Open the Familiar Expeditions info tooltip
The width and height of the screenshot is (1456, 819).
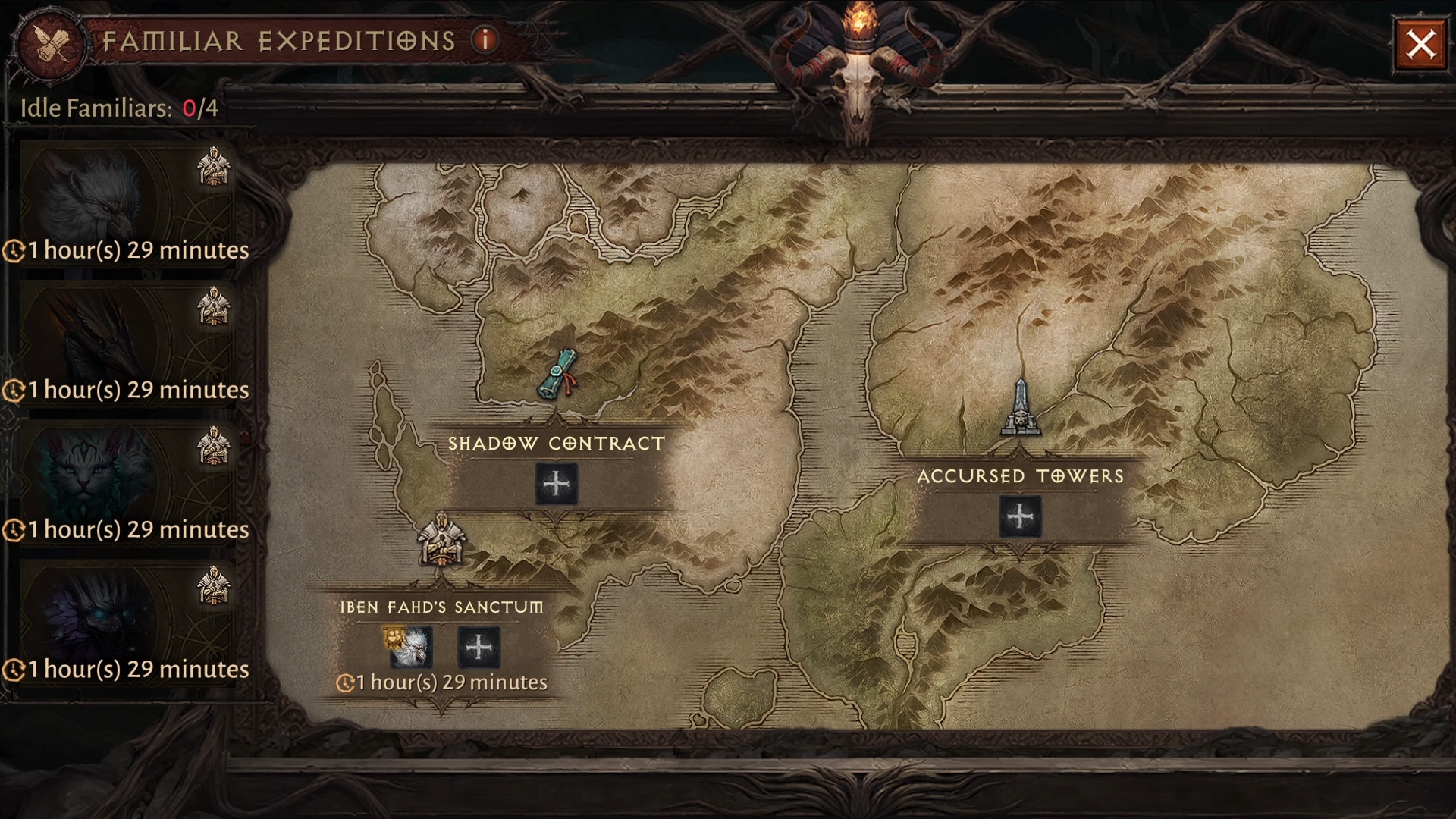coord(485,39)
